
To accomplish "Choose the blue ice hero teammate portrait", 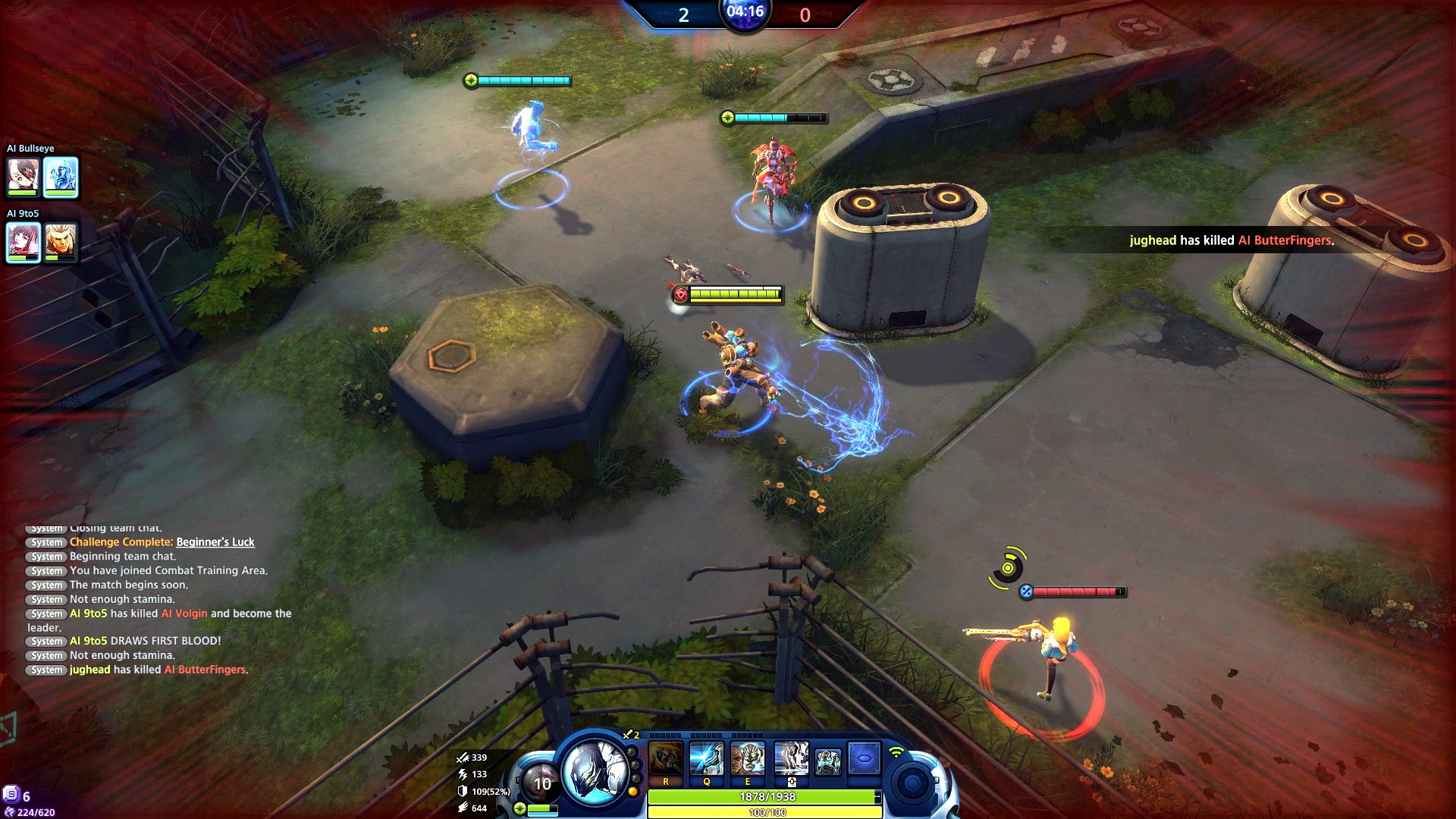I will pos(61,176).
